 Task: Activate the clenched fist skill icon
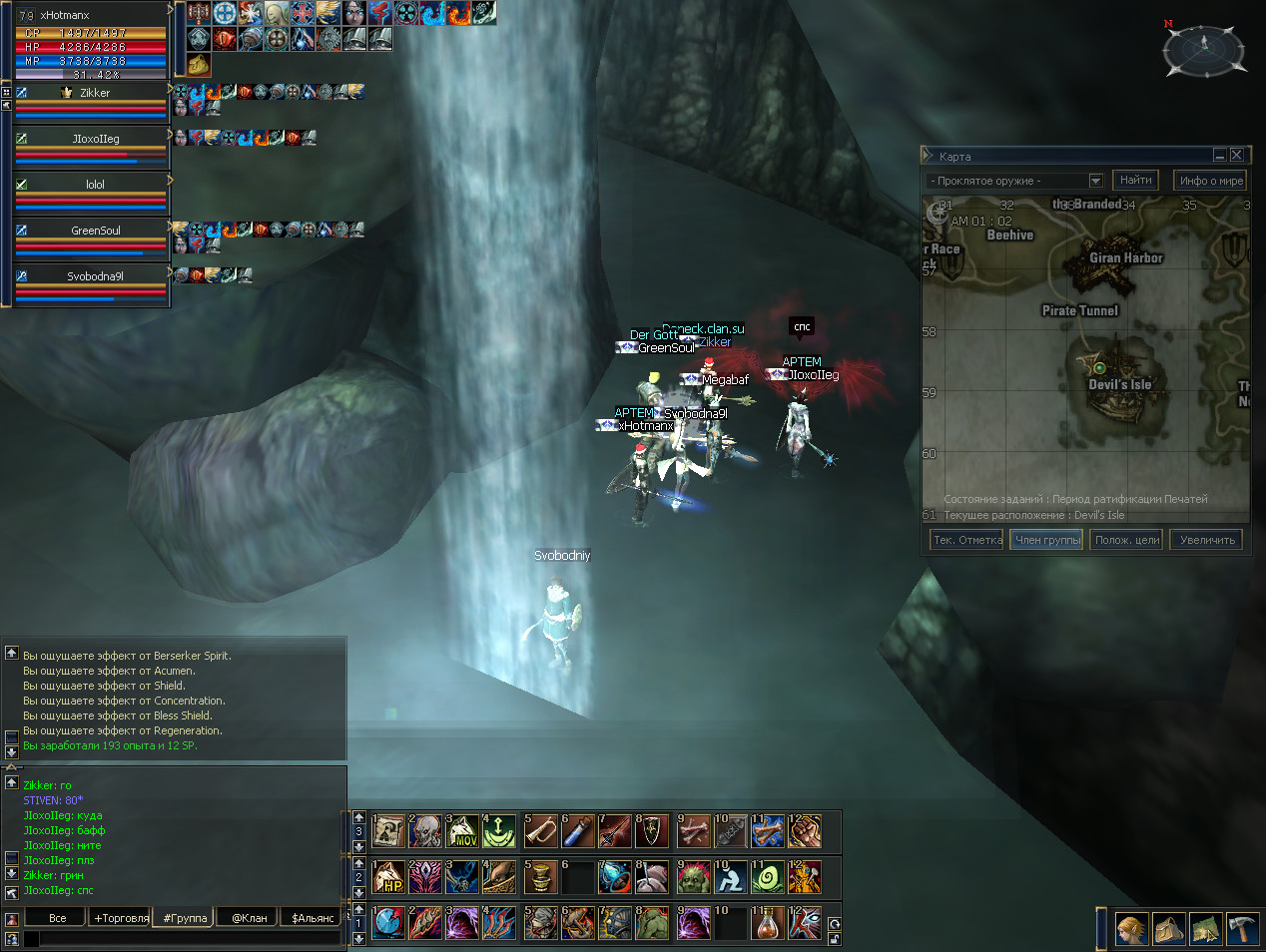(805, 831)
